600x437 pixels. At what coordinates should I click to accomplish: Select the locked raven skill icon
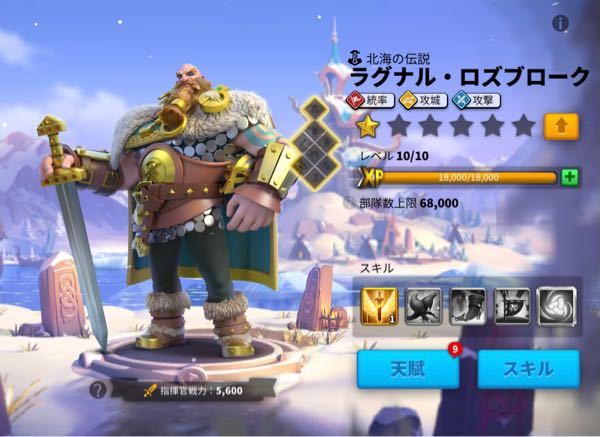(x=424, y=306)
